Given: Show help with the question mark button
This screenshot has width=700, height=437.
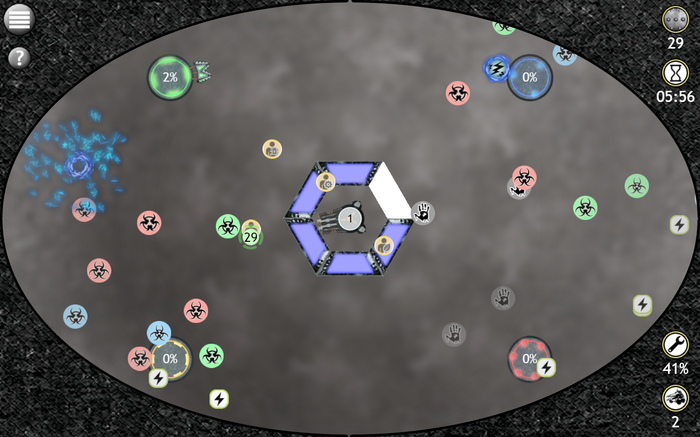Looking at the screenshot, I should [x=19, y=57].
